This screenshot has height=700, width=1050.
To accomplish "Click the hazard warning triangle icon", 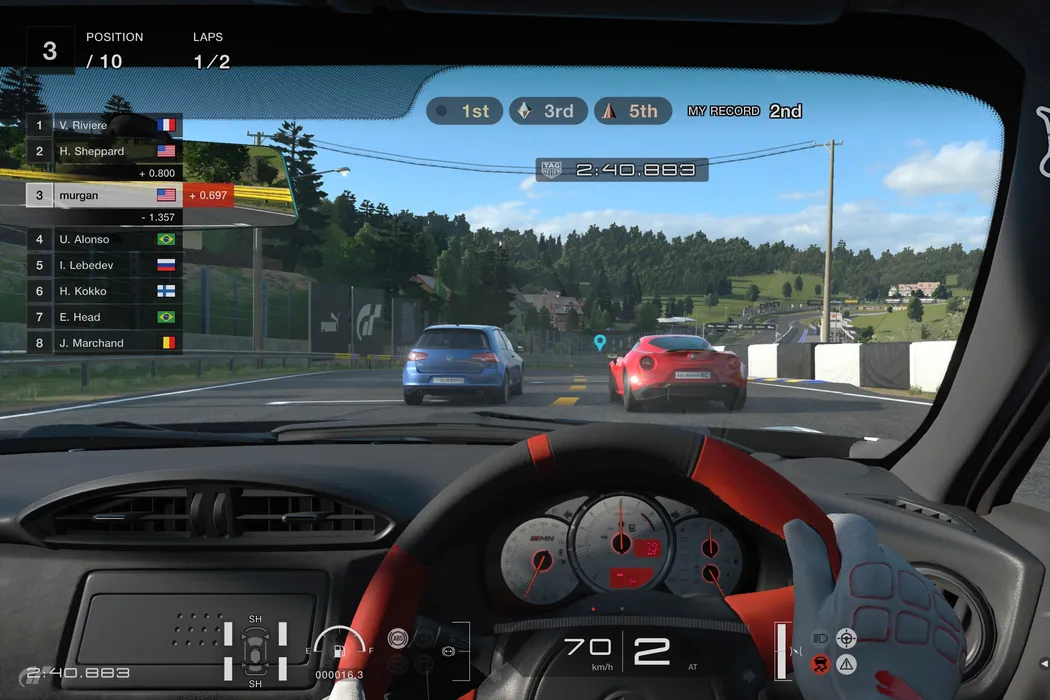I will coord(847,663).
